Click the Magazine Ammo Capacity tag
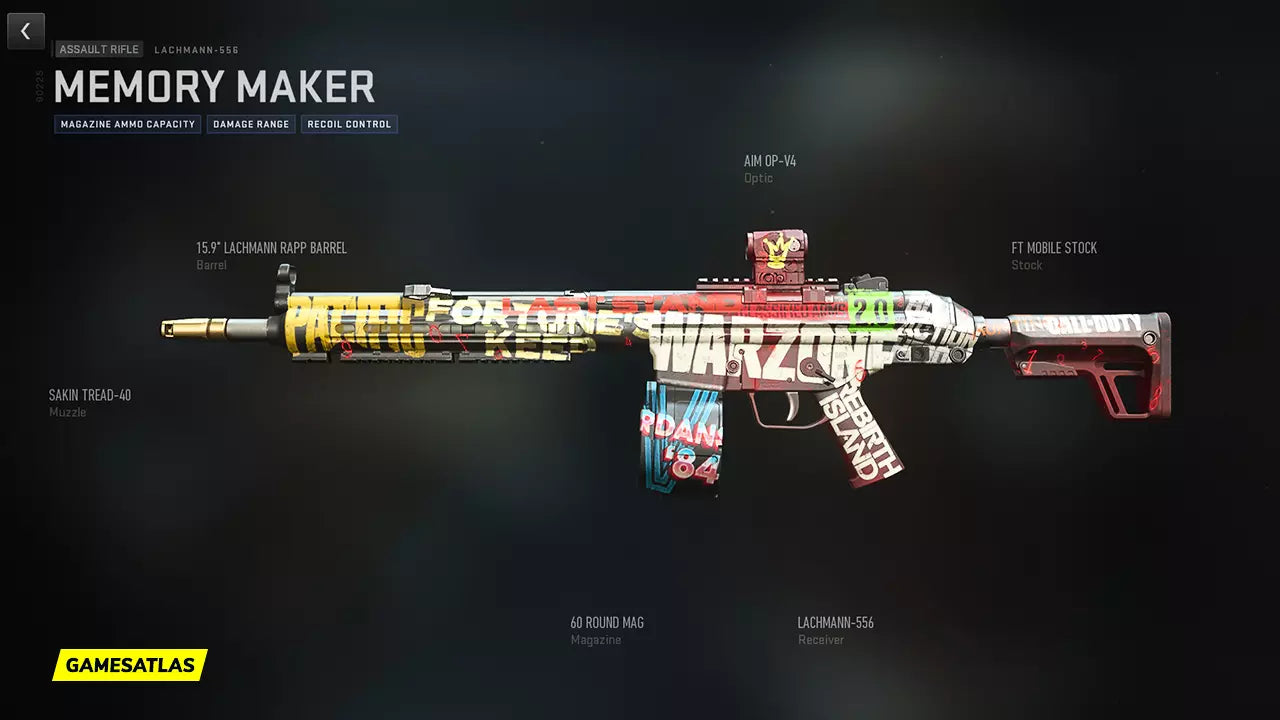1280x720 pixels. coord(128,125)
